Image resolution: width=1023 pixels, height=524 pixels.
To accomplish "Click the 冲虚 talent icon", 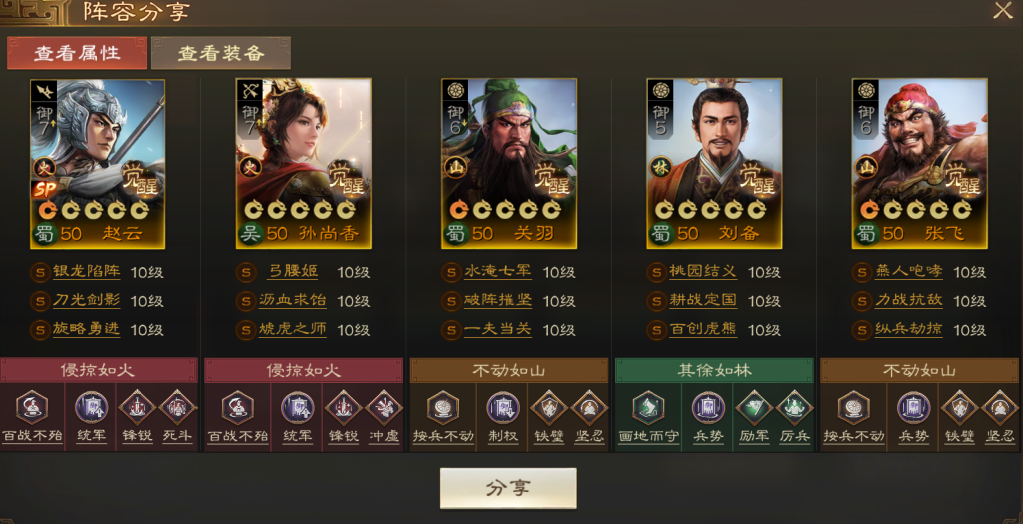I will tap(382, 408).
